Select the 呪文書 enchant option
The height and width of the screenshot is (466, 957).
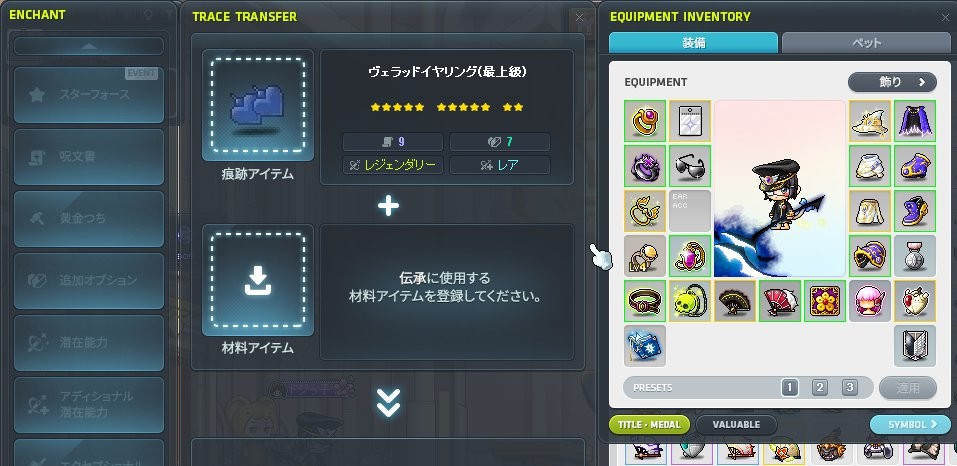pos(88,157)
